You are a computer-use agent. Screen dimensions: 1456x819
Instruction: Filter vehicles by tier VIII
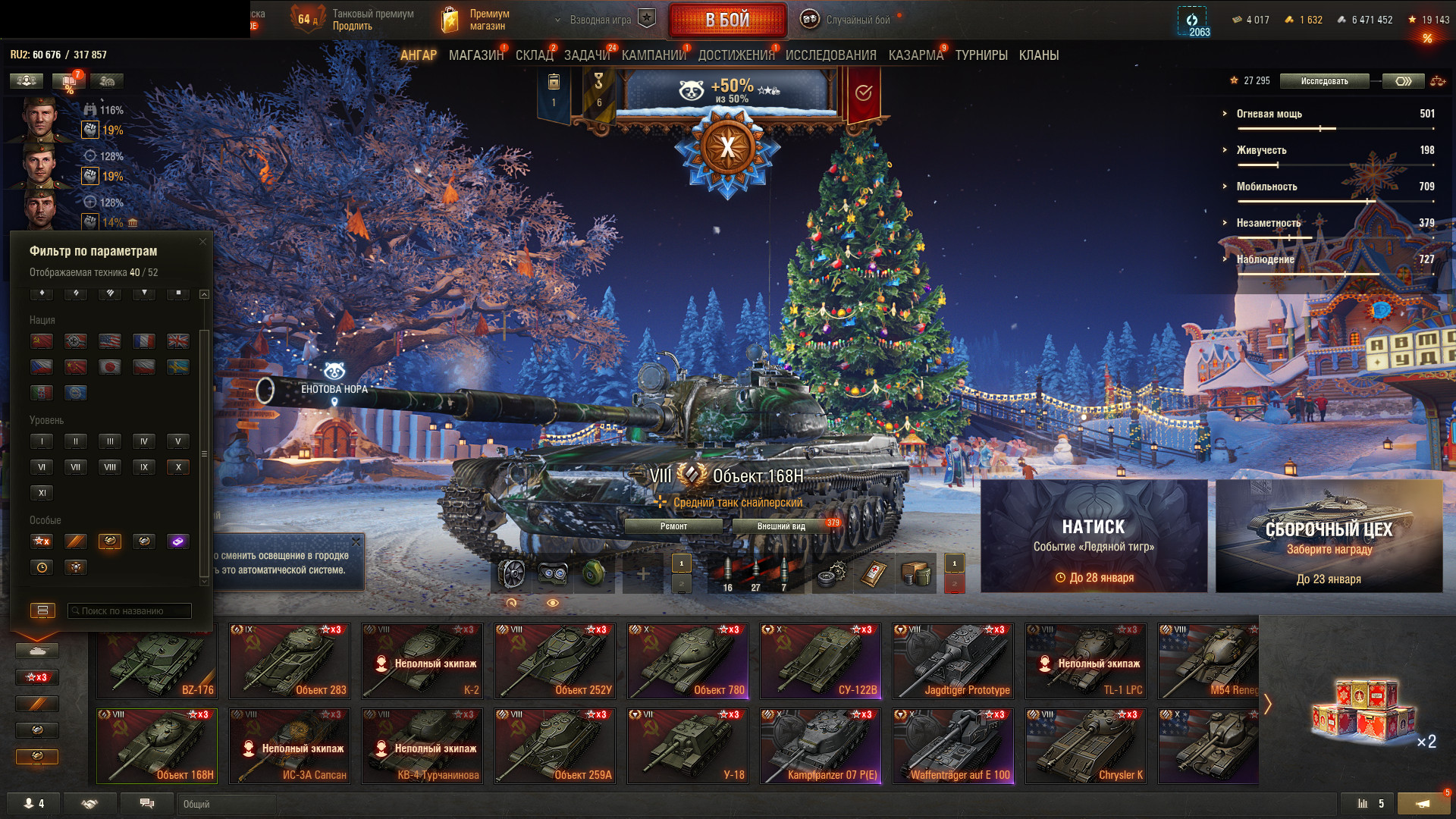click(x=110, y=467)
